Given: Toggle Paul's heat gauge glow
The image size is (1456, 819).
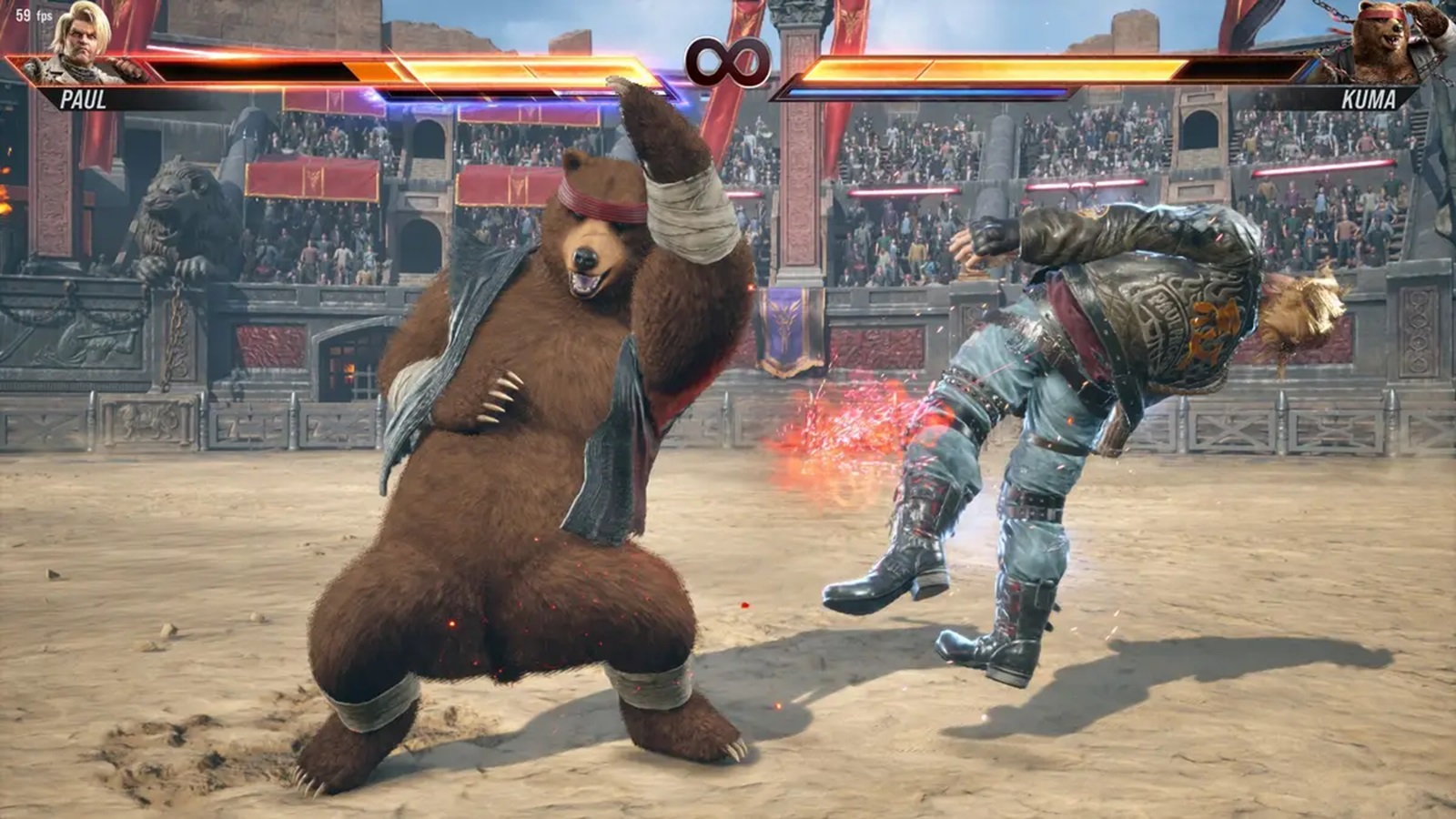Looking at the screenshot, I should click(x=455, y=96).
